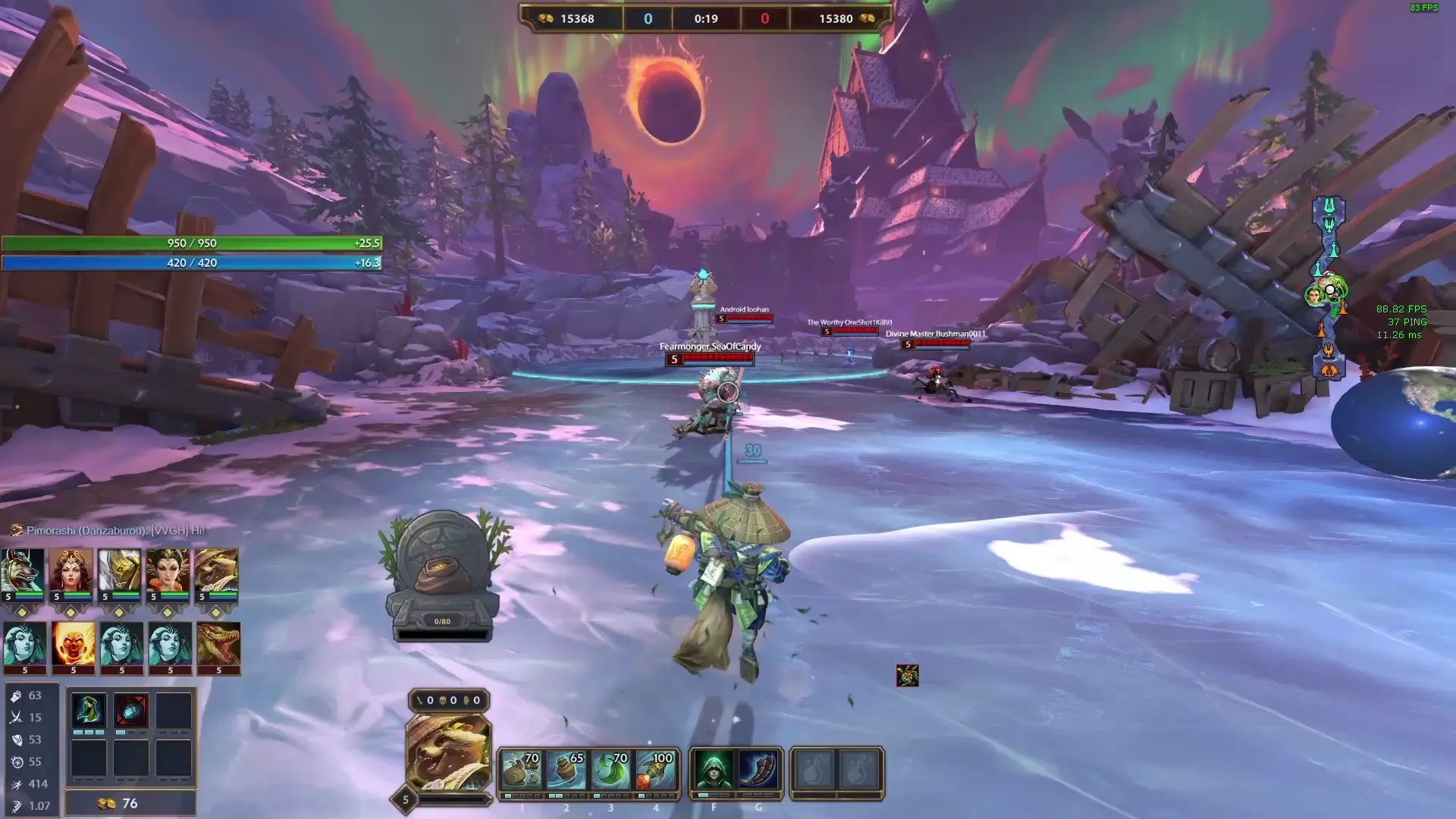The height and width of the screenshot is (819, 1456).
Task: Click the teal allied base icon on minimap
Action: pos(1329,205)
